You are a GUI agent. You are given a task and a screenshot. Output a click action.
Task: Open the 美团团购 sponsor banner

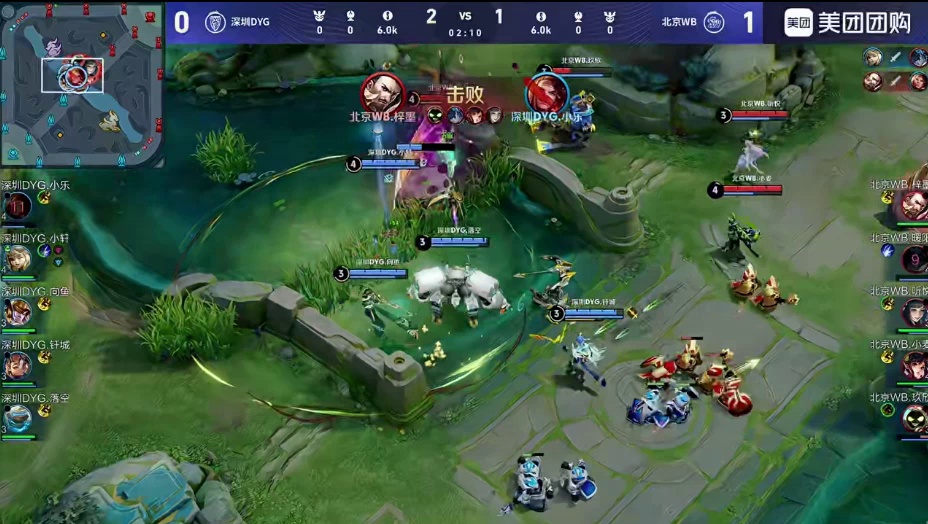(845, 22)
